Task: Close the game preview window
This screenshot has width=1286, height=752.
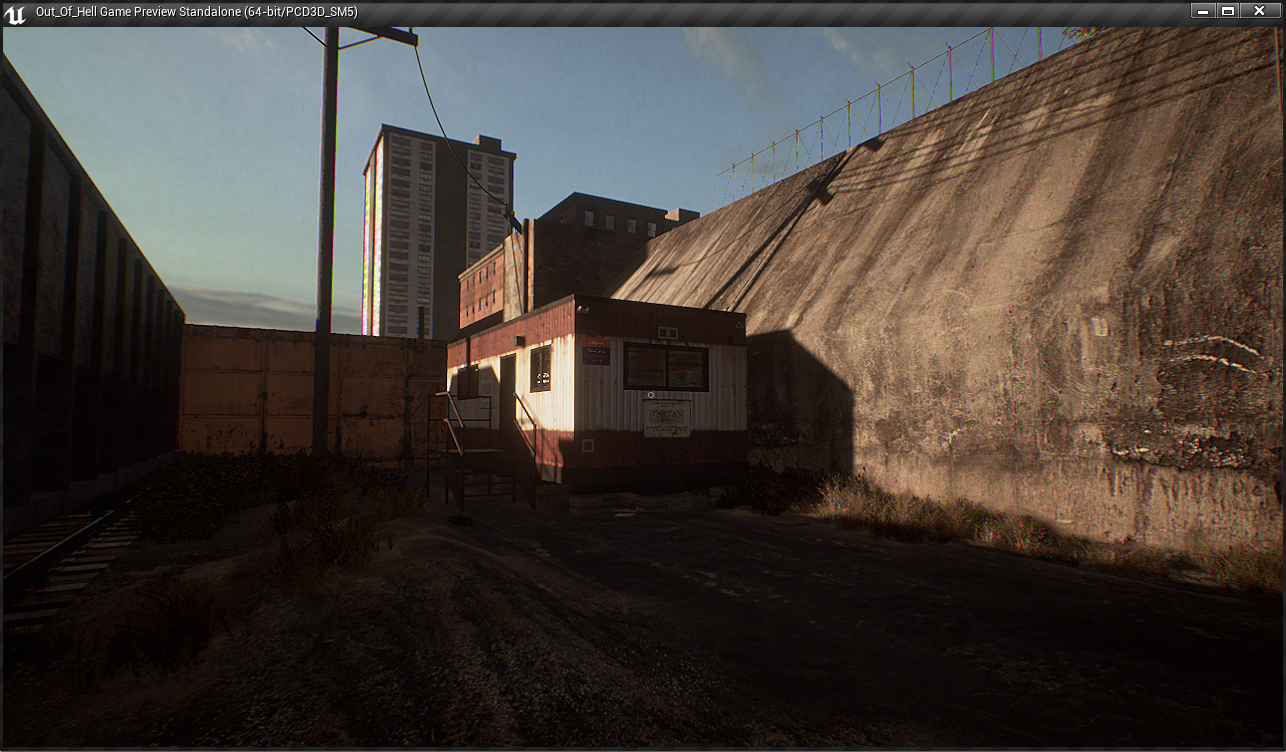Action: (1258, 11)
